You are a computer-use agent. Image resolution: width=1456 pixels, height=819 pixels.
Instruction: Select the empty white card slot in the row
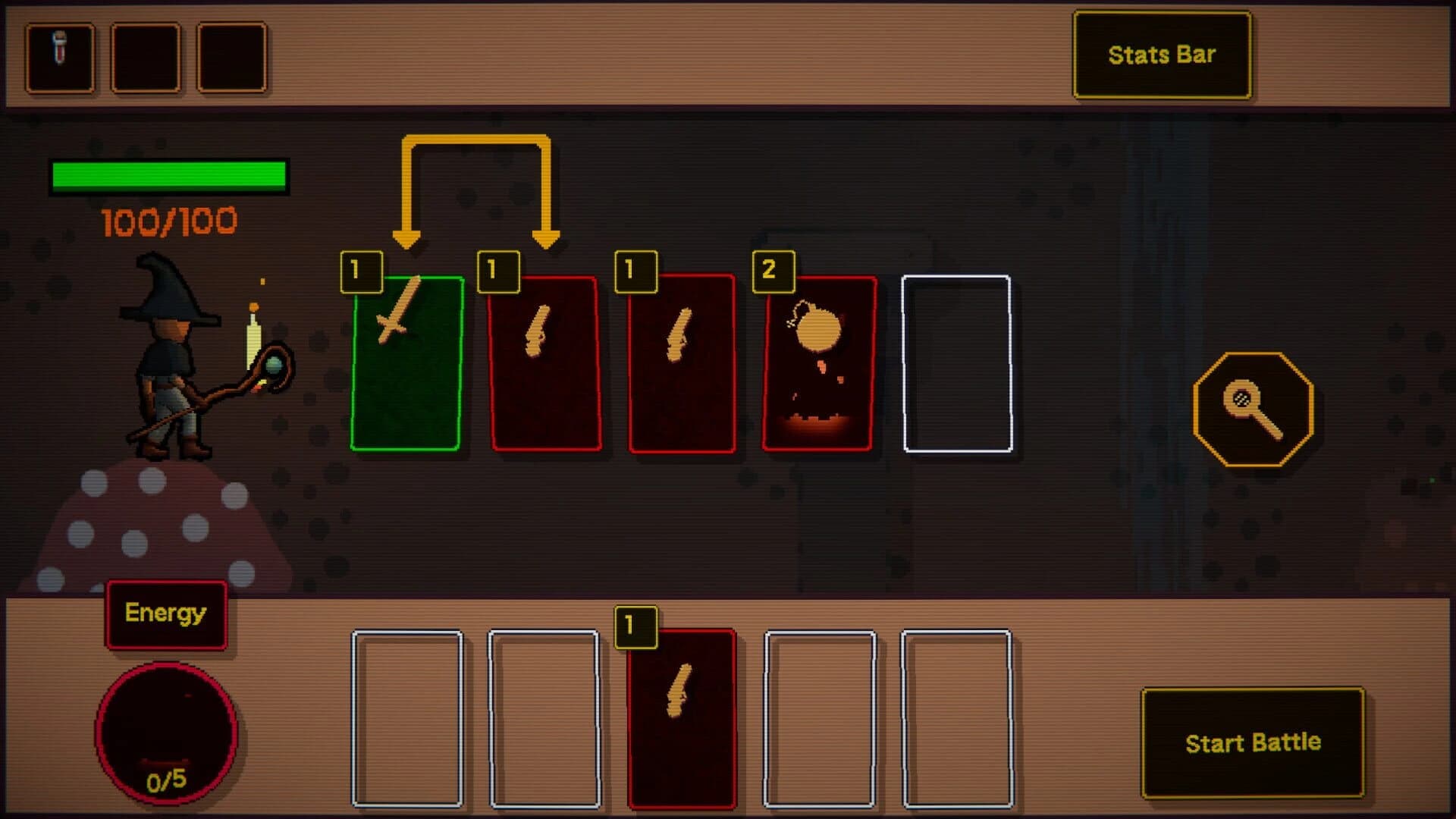coord(957,364)
